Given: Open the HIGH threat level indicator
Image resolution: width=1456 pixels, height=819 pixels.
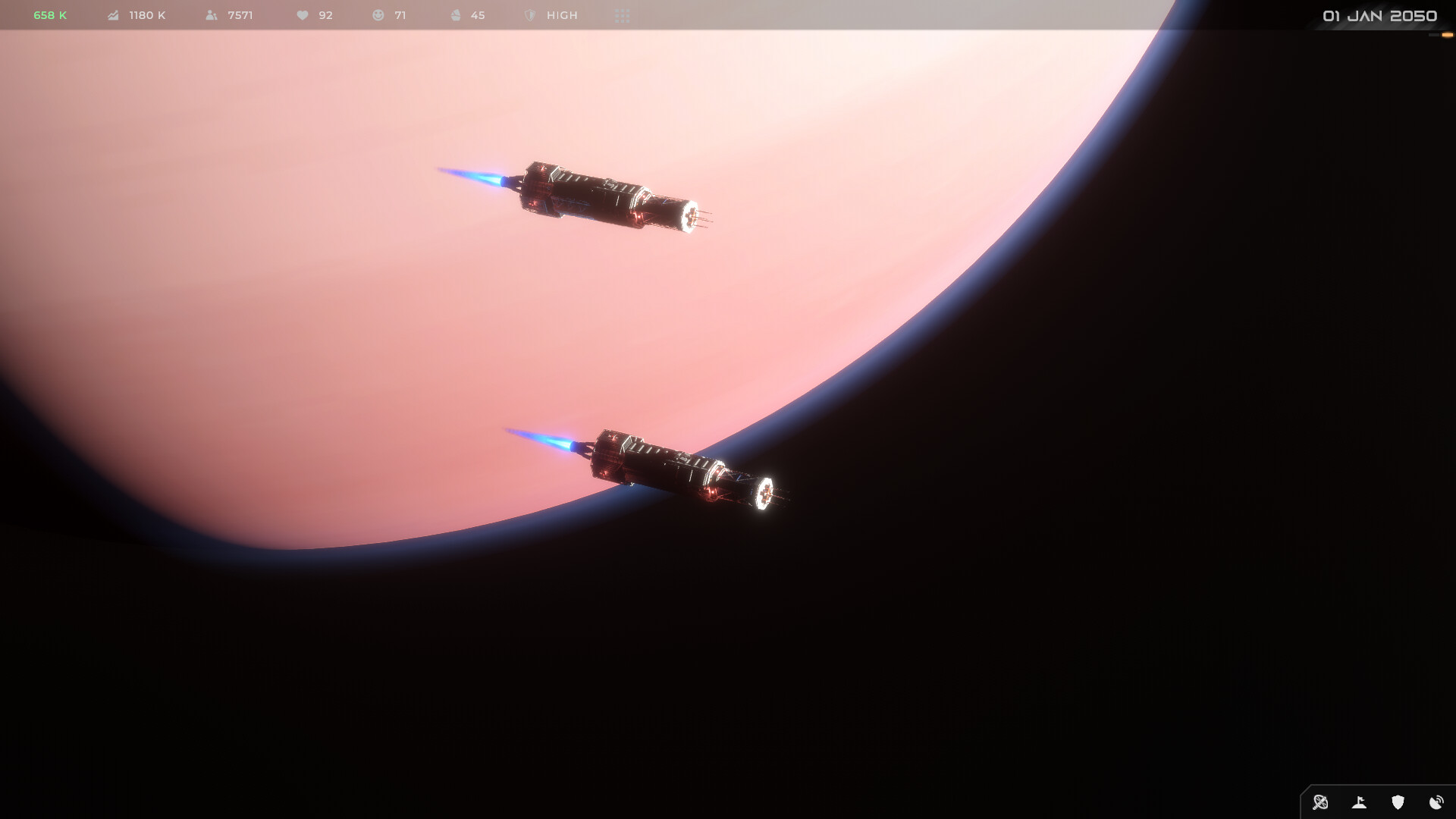Looking at the screenshot, I should [x=551, y=15].
